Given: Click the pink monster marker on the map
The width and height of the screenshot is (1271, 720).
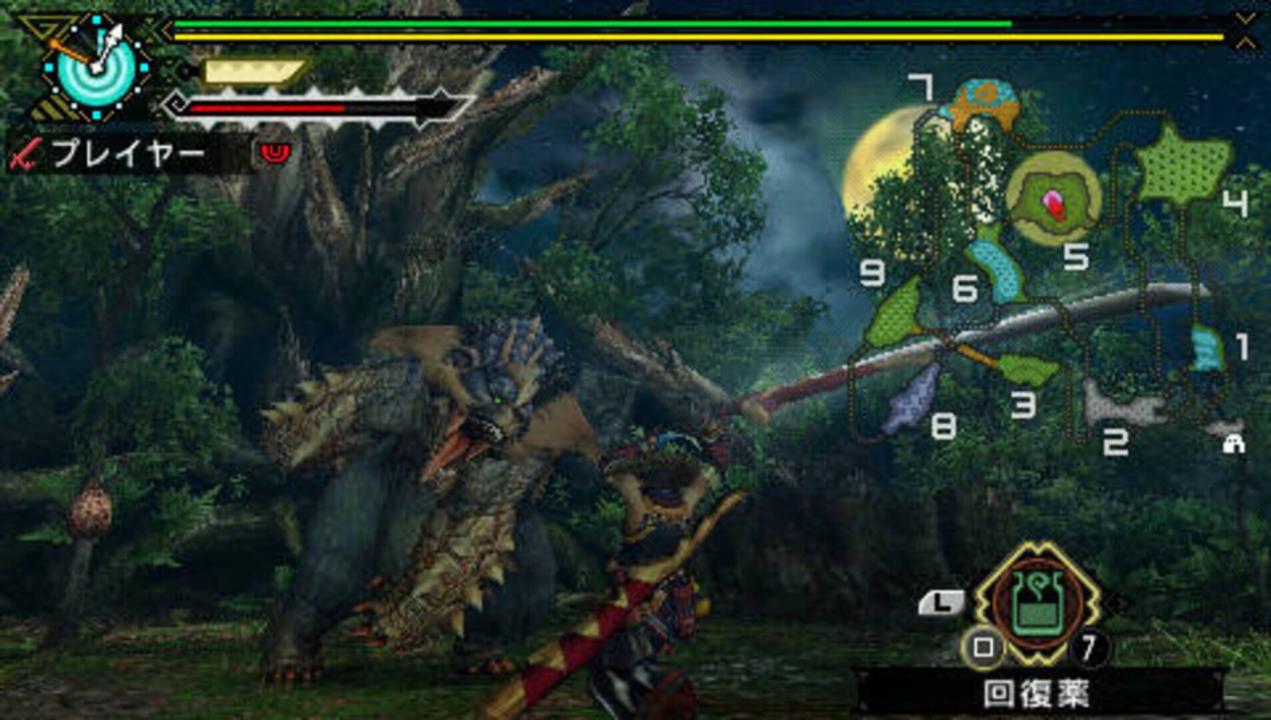Looking at the screenshot, I should coord(1054,204).
